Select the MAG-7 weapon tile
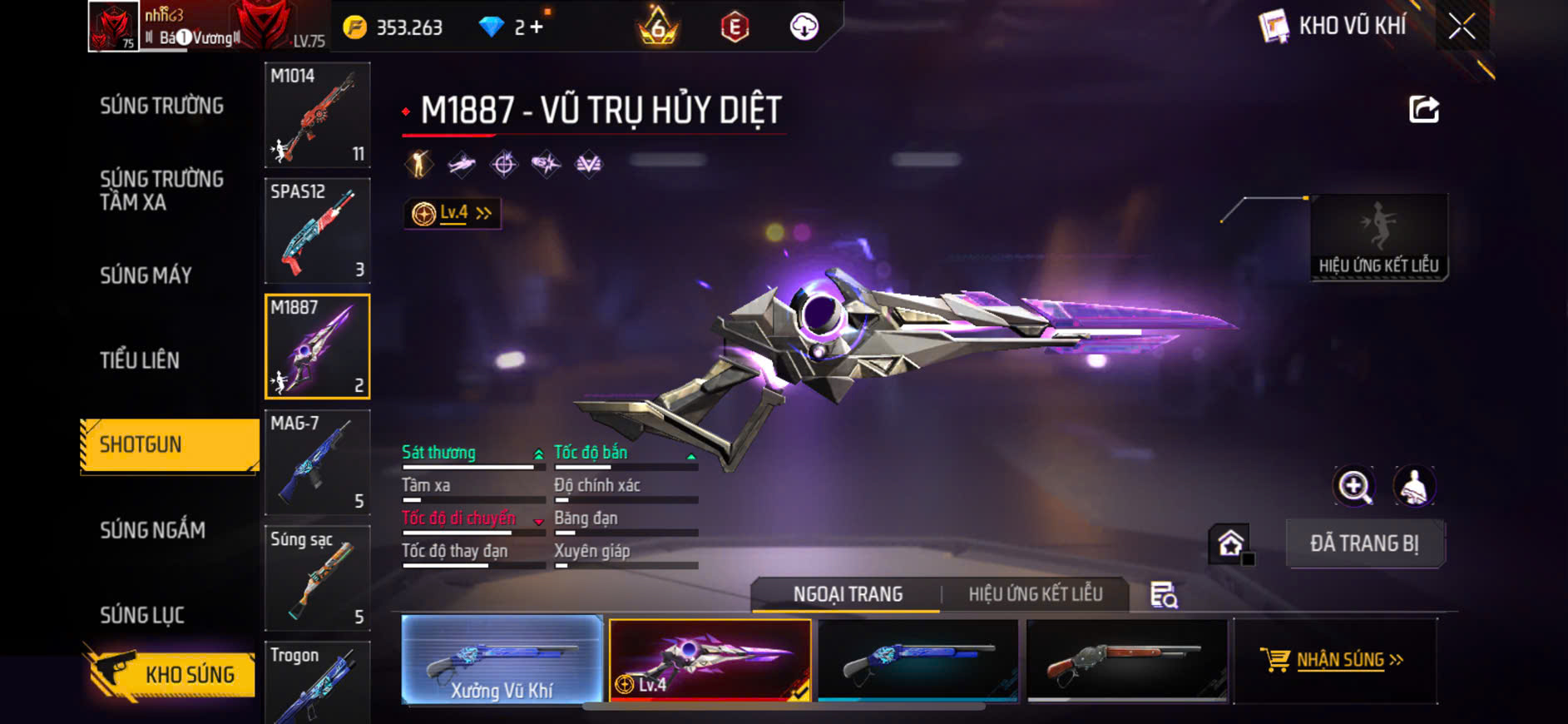The height and width of the screenshot is (724, 1568). click(x=317, y=463)
